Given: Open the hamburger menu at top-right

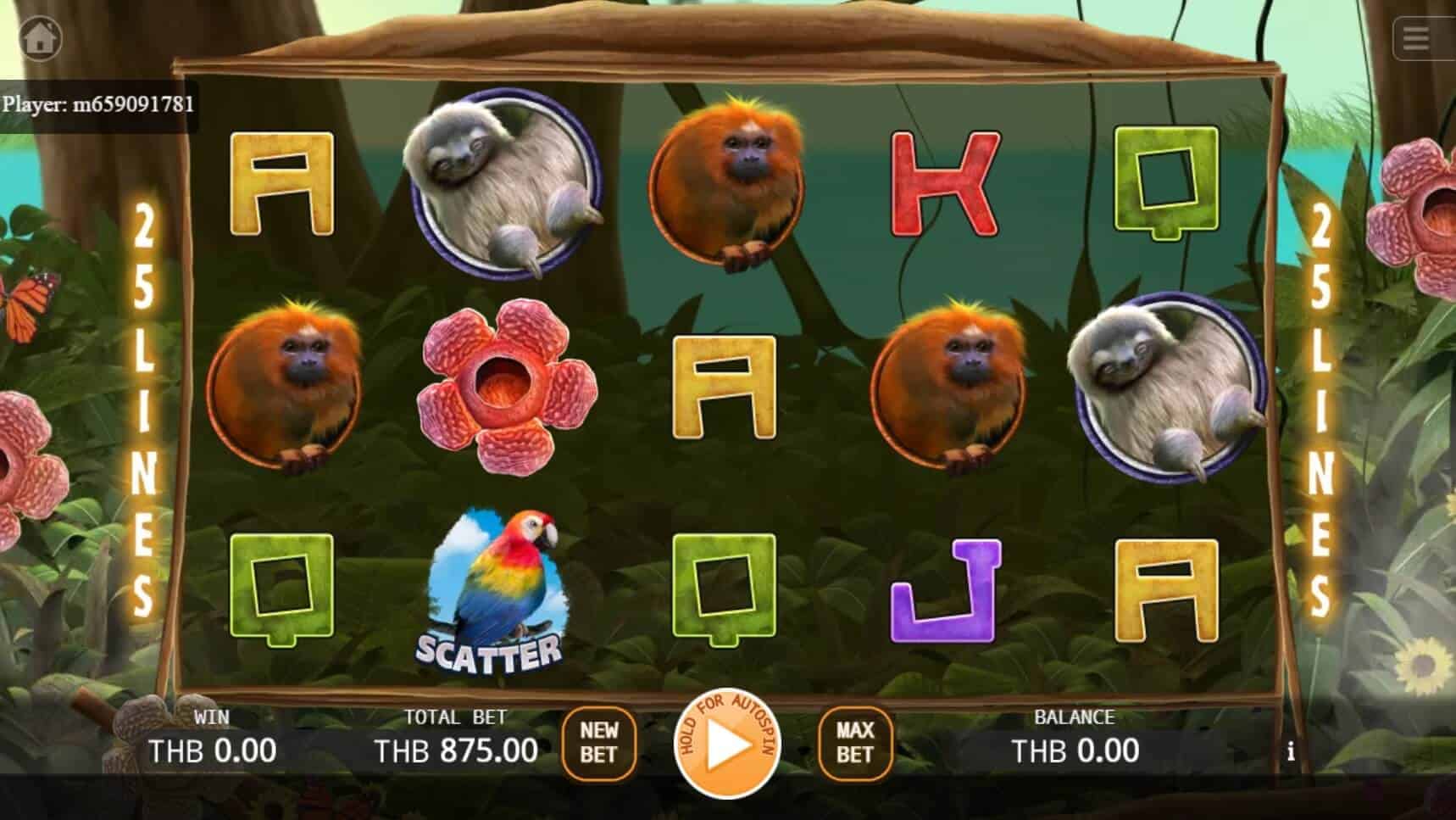Looking at the screenshot, I should 1414,37.
